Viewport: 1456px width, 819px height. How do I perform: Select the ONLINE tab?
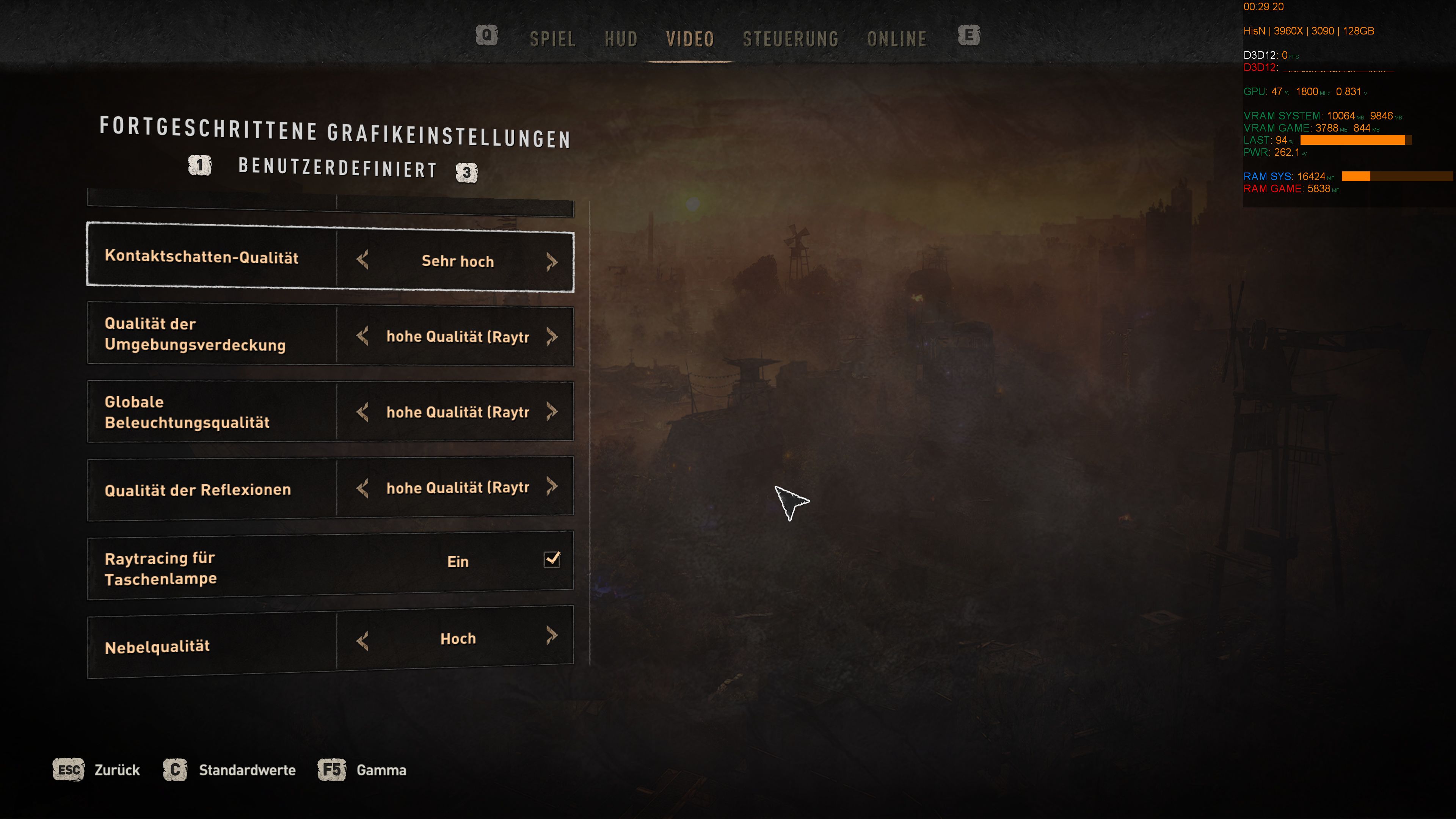coord(897,39)
